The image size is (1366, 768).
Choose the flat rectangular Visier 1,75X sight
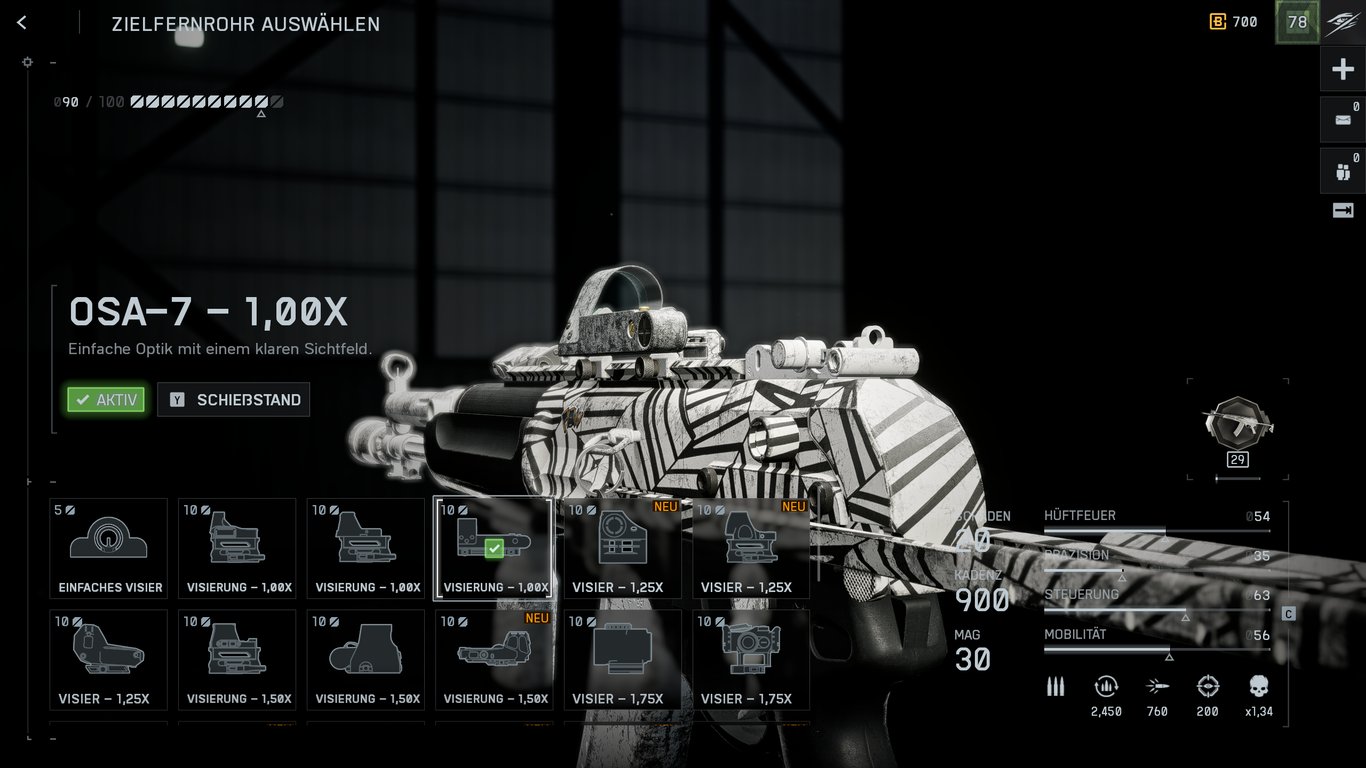[x=622, y=659]
